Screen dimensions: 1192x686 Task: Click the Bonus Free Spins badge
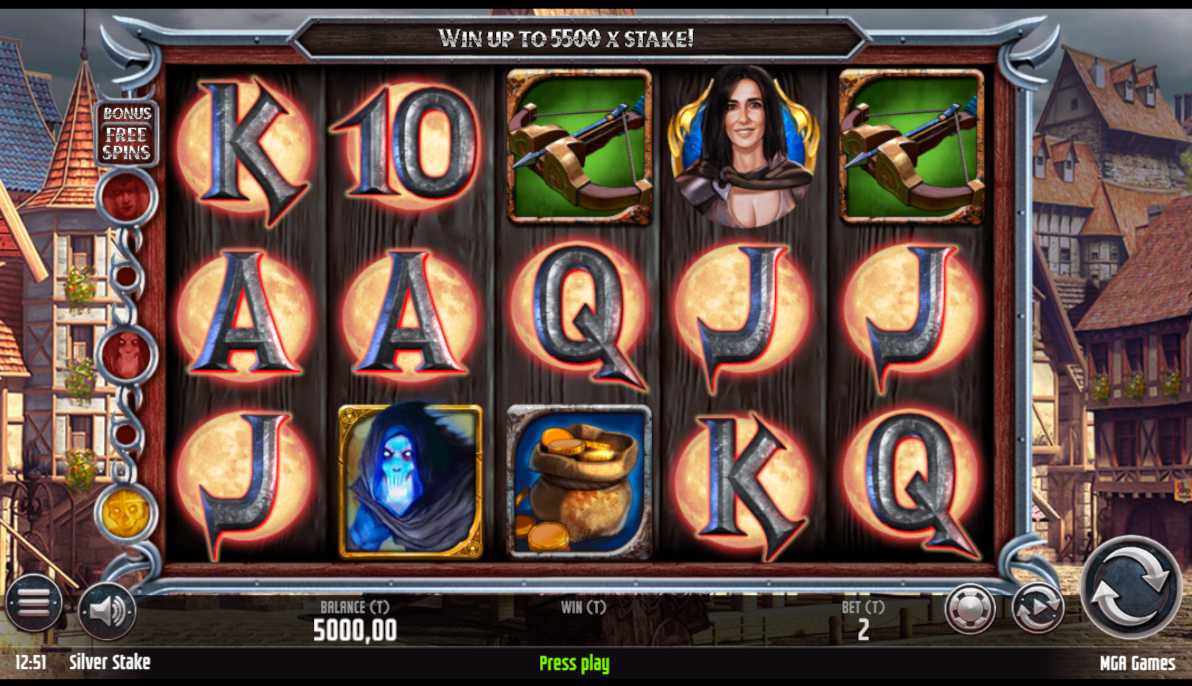(126, 133)
